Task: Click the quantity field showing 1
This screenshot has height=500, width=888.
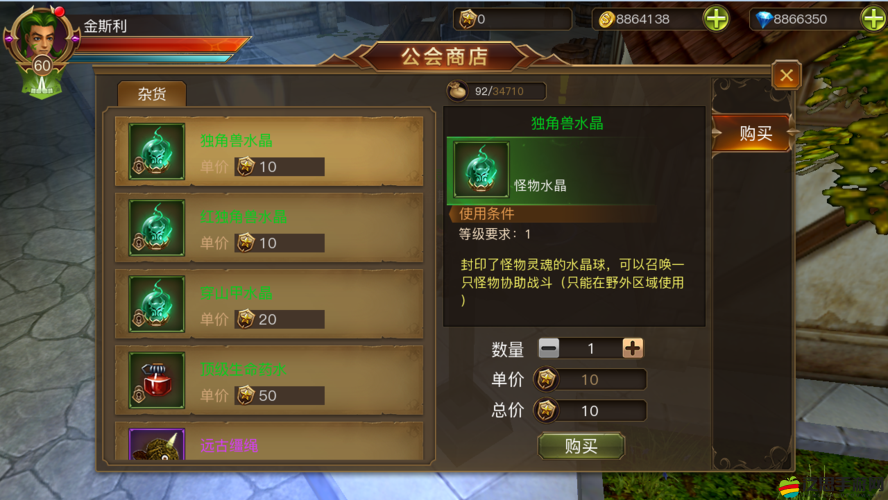Action: click(x=590, y=348)
